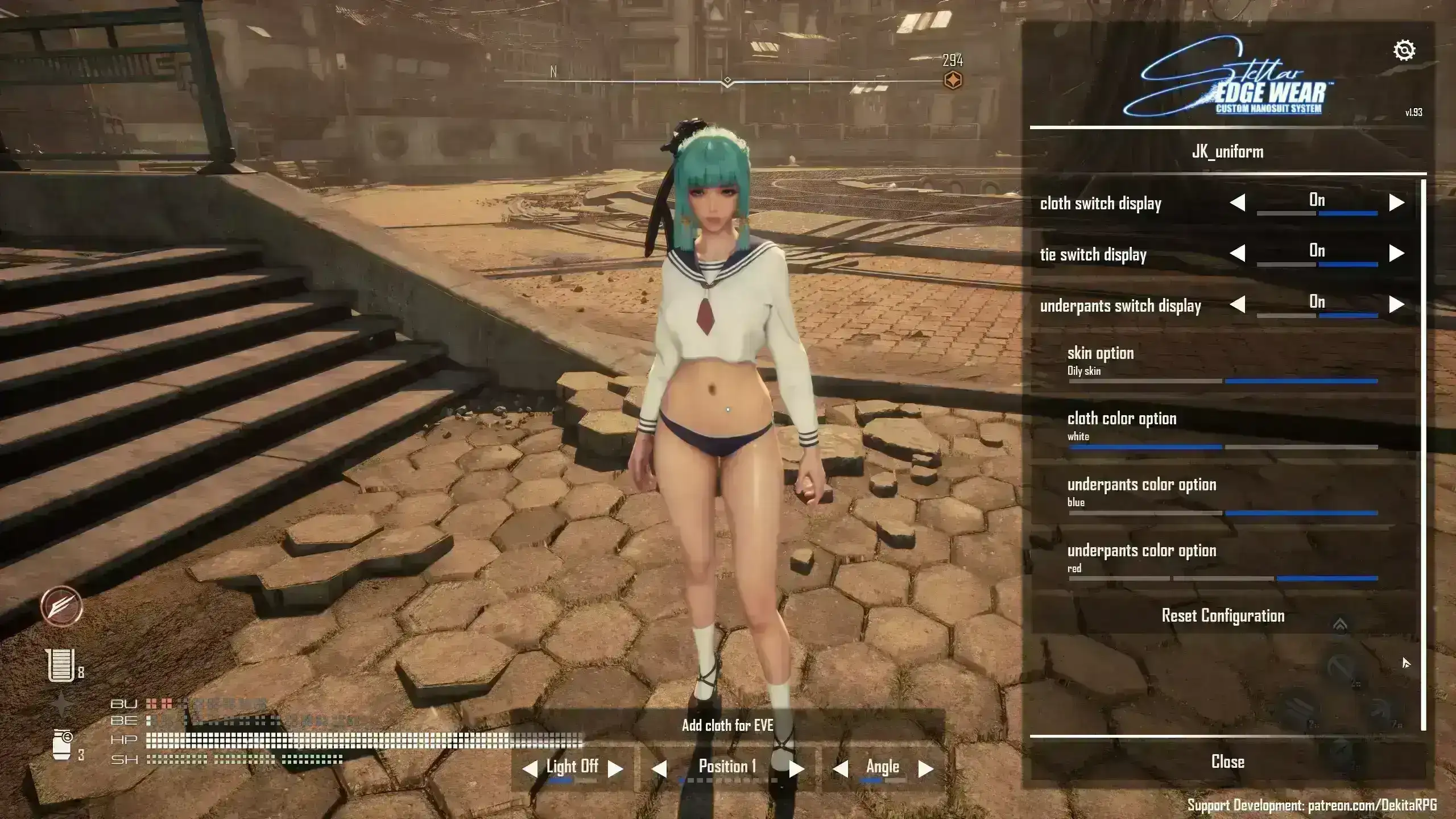Image resolution: width=1456 pixels, height=819 pixels.
Task: Select the JK_uniform outfit header
Action: 1227,152
